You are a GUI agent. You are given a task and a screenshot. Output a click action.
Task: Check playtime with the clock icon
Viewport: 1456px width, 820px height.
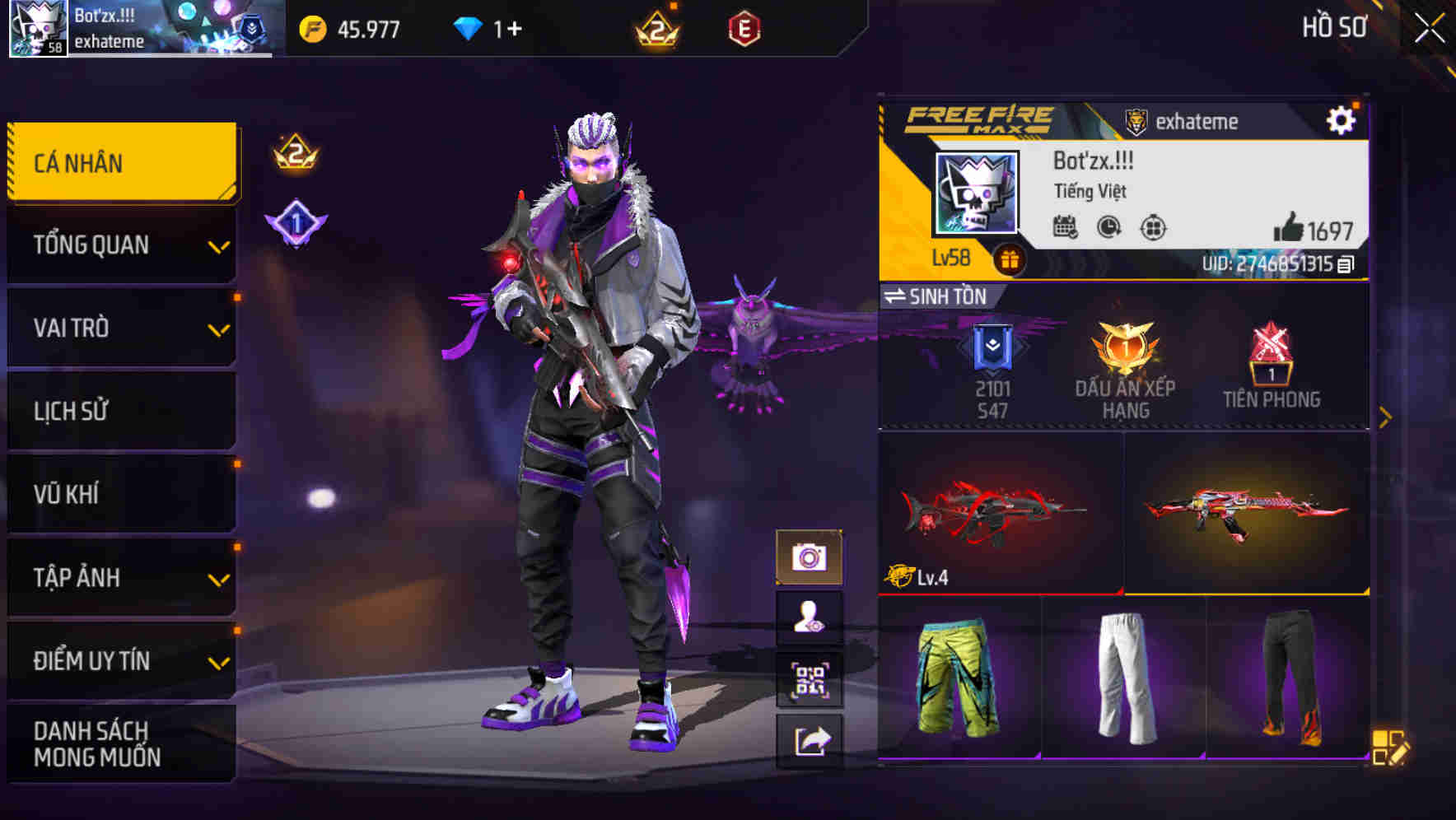(1107, 228)
